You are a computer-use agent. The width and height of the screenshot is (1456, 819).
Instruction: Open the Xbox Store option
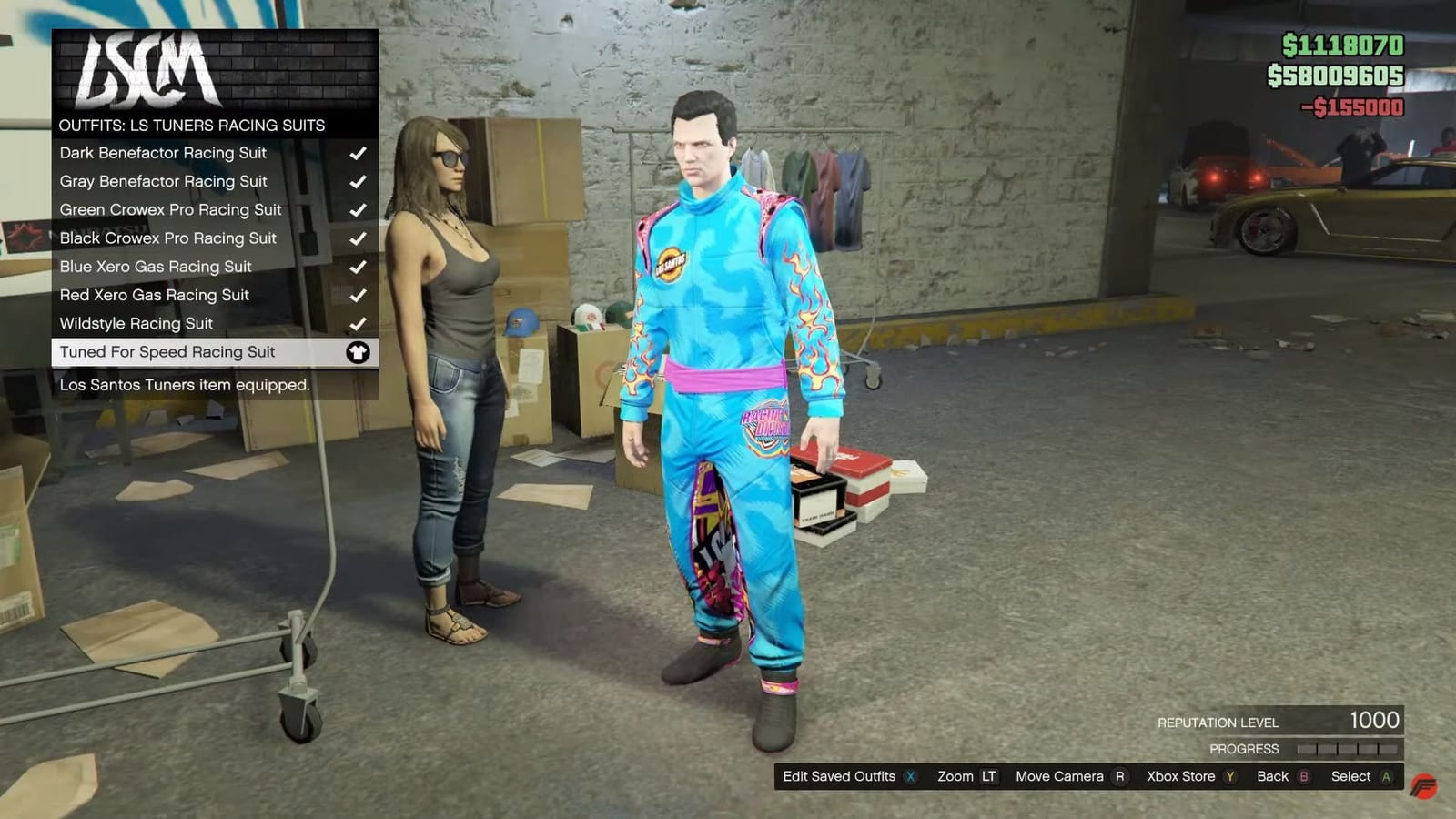pyautogui.click(x=1181, y=777)
